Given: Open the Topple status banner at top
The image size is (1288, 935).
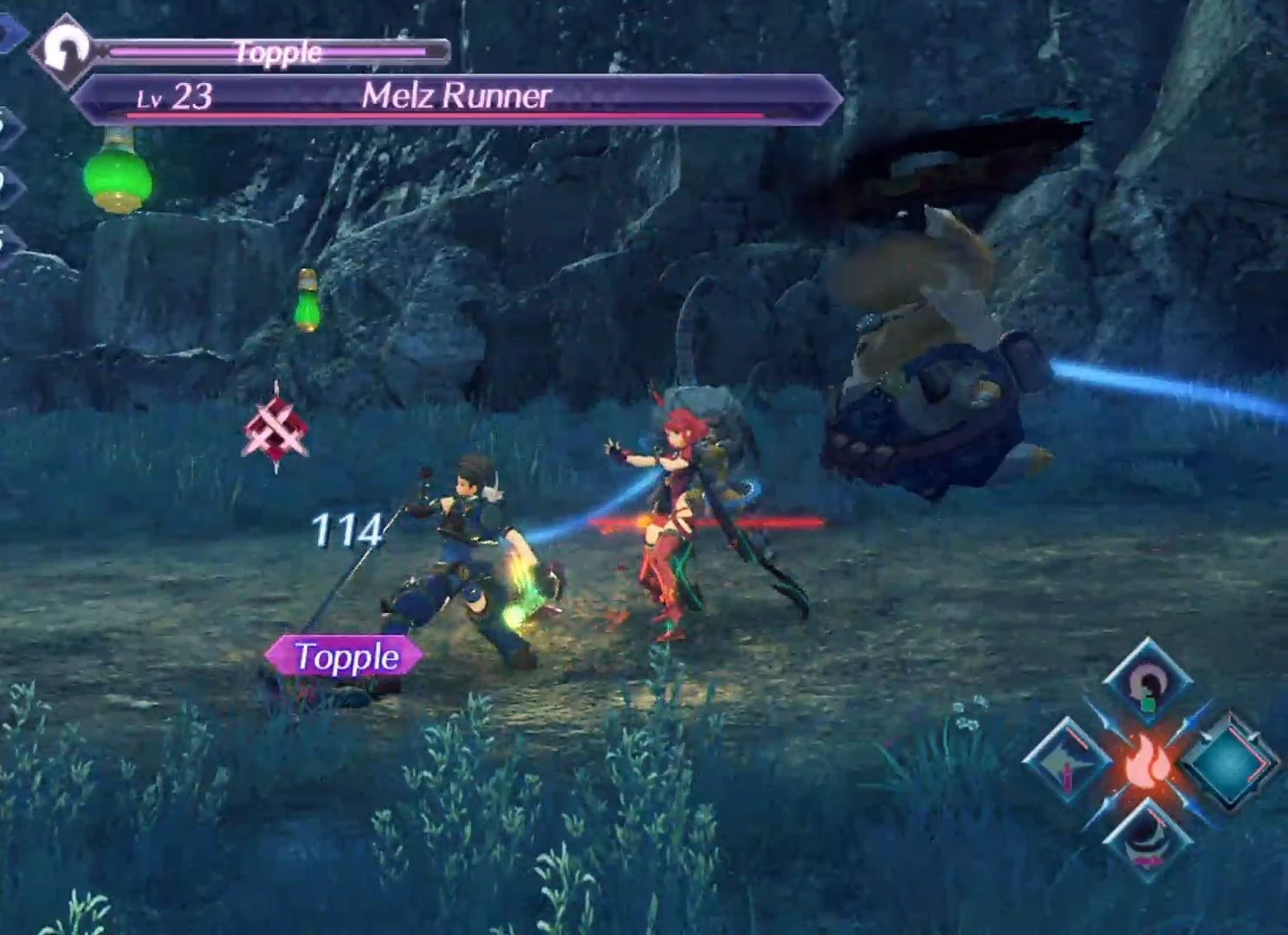Looking at the screenshot, I should [277, 52].
